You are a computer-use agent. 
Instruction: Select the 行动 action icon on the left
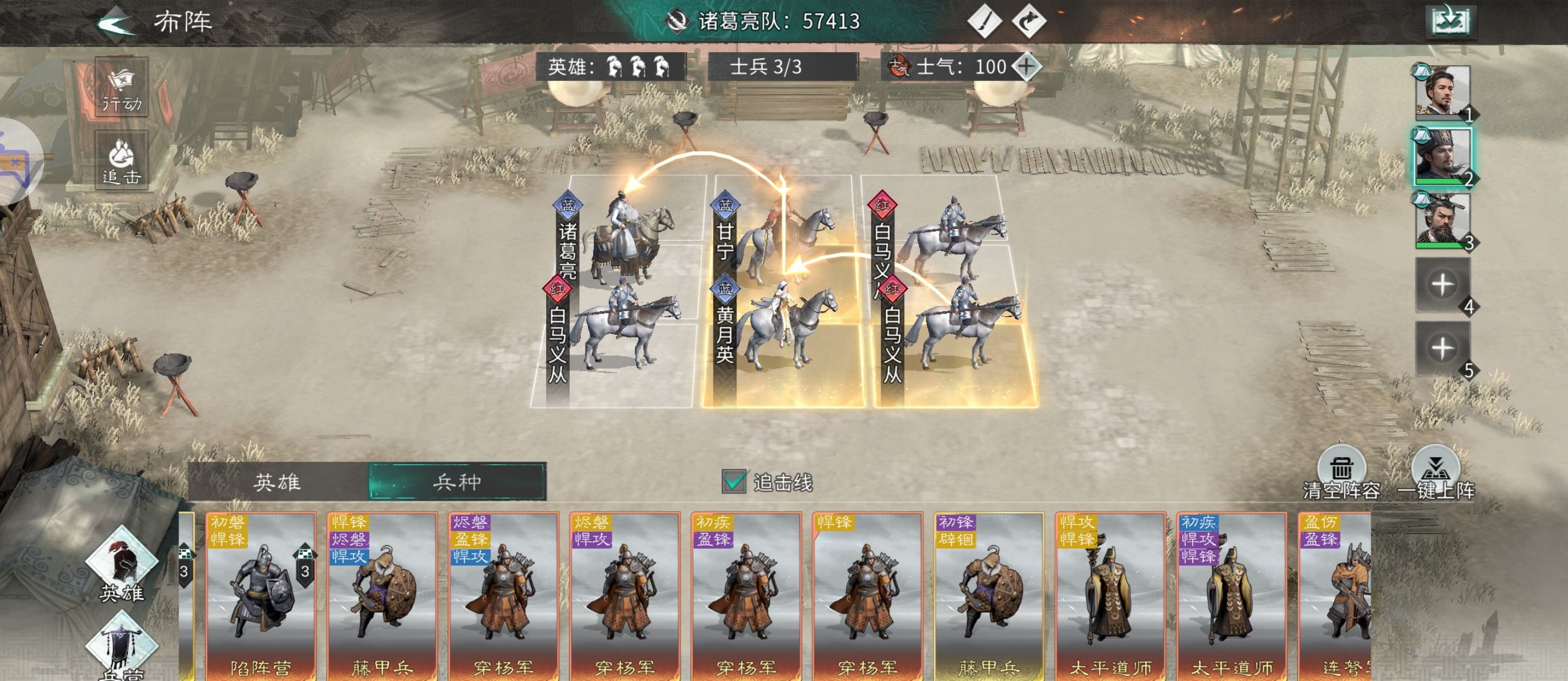coord(120,88)
